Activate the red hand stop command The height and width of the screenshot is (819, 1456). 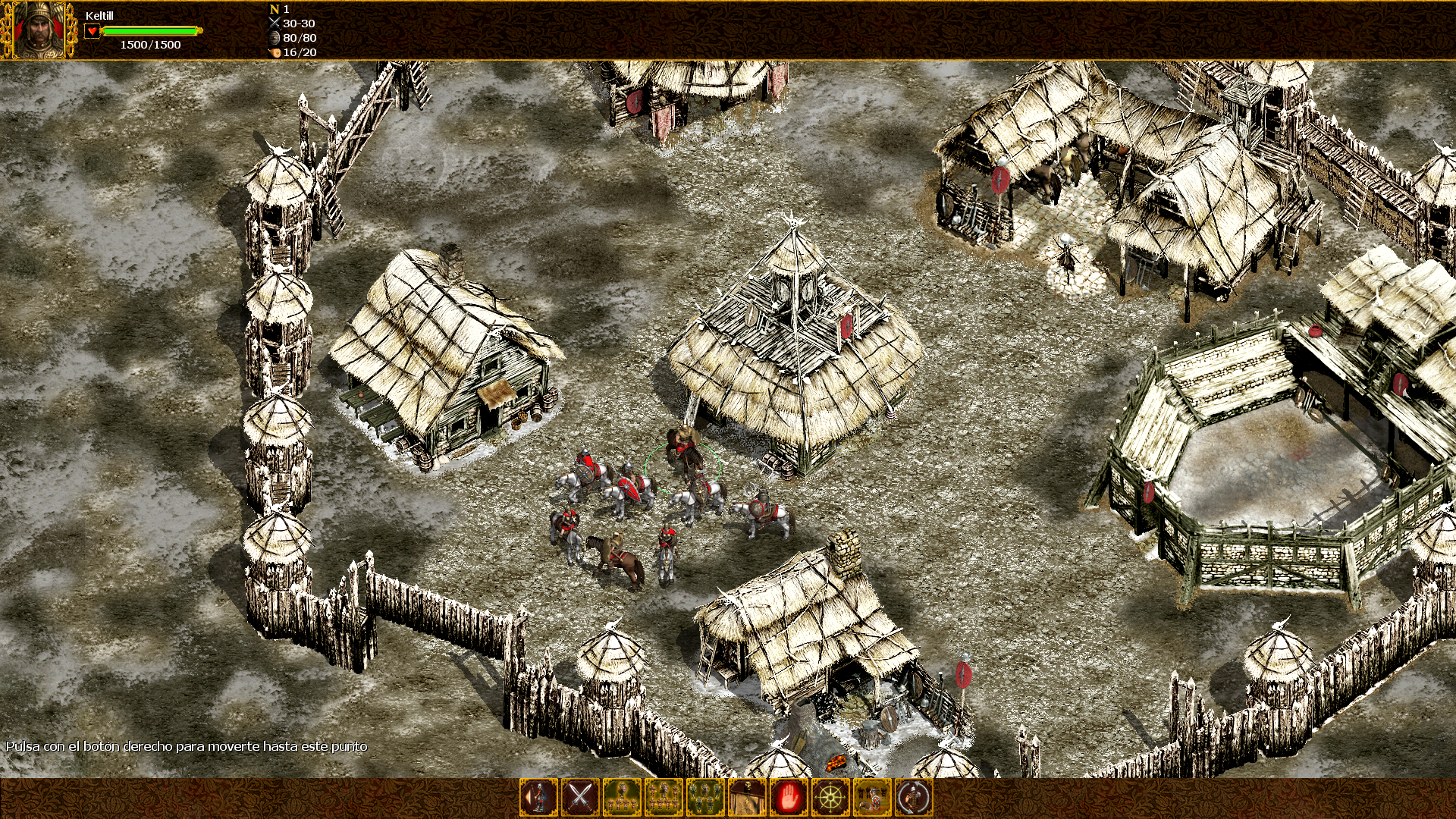coord(789,797)
